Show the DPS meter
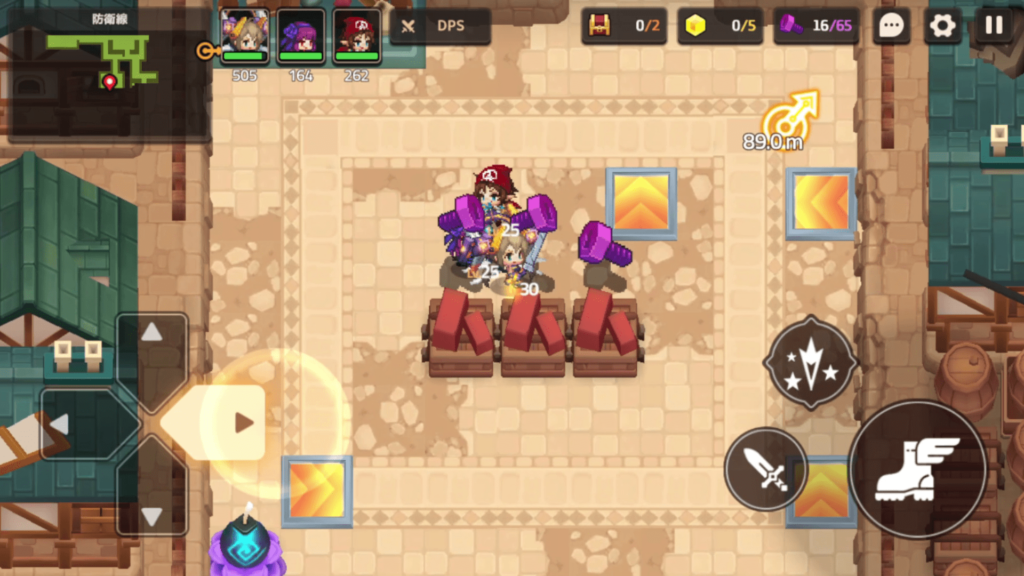Image resolution: width=1024 pixels, height=576 pixels. click(x=440, y=26)
